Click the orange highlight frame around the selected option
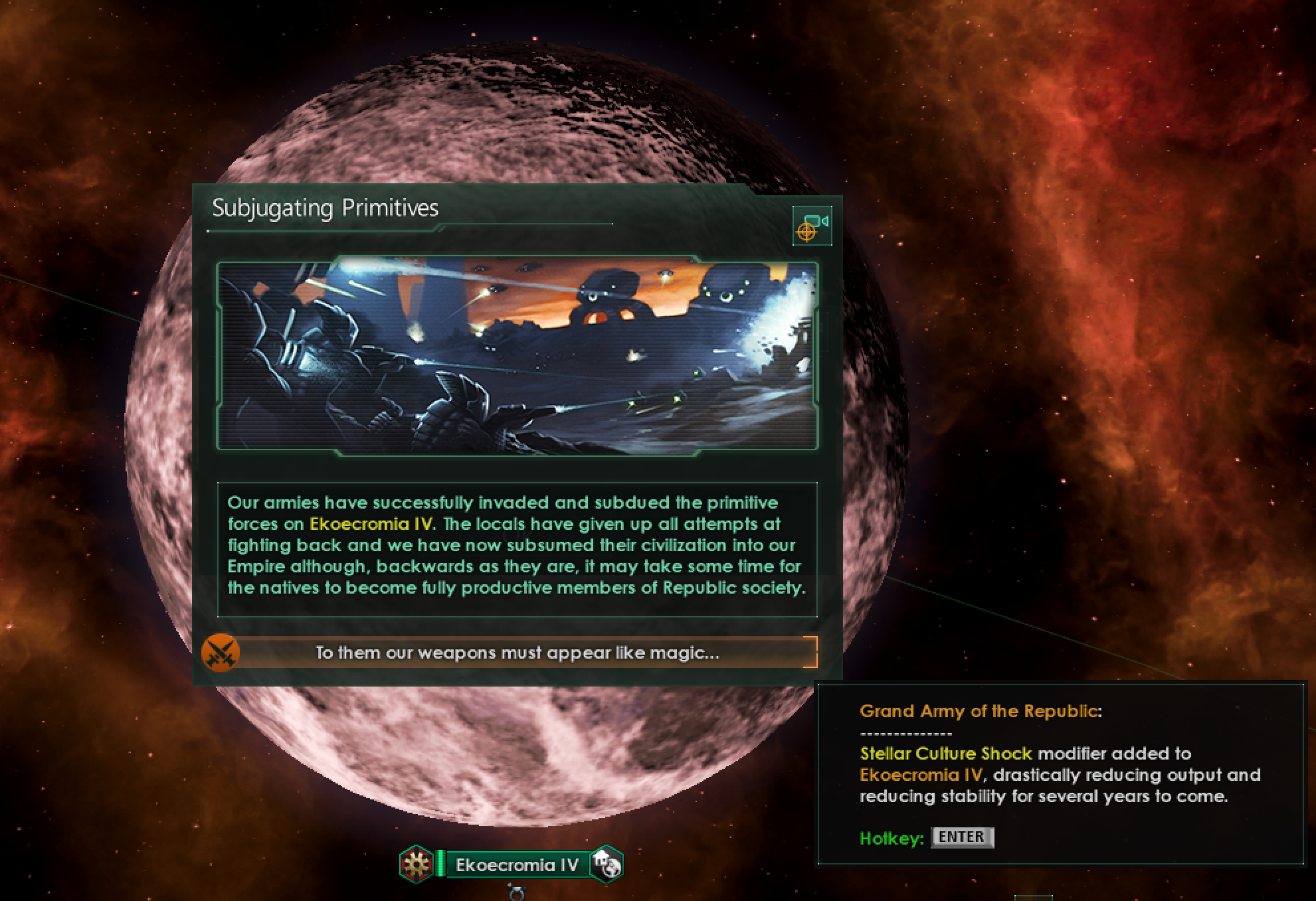This screenshot has height=901, width=1316. pos(814,653)
